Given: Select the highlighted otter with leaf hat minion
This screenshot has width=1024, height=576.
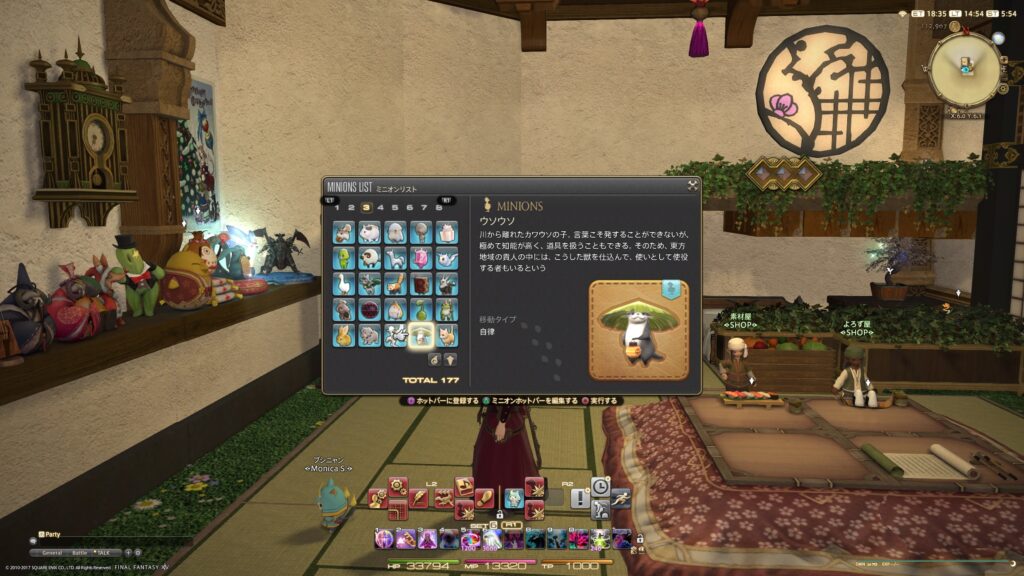Looking at the screenshot, I should [421, 336].
